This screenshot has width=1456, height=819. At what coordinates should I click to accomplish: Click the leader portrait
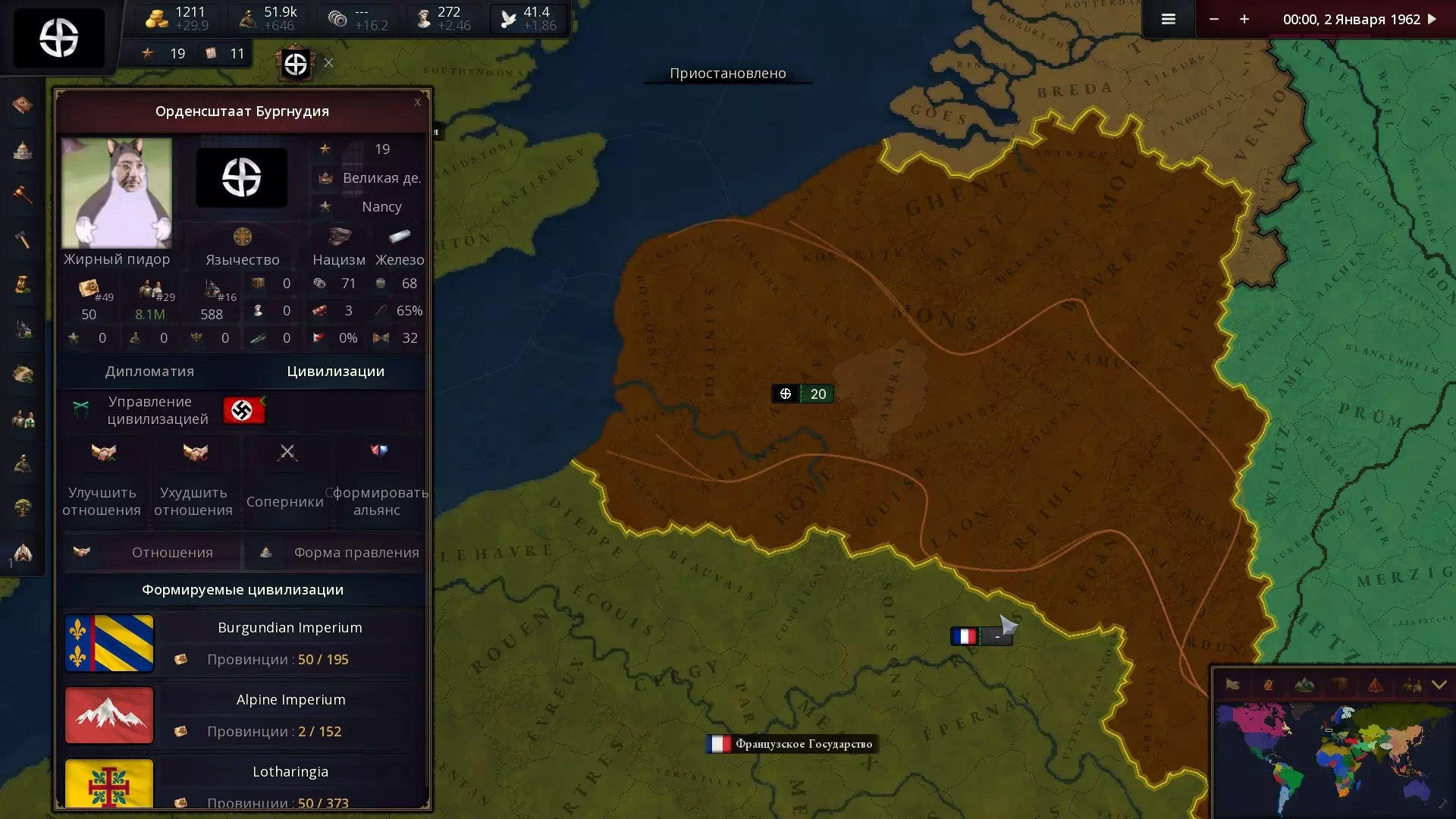click(117, 193)
